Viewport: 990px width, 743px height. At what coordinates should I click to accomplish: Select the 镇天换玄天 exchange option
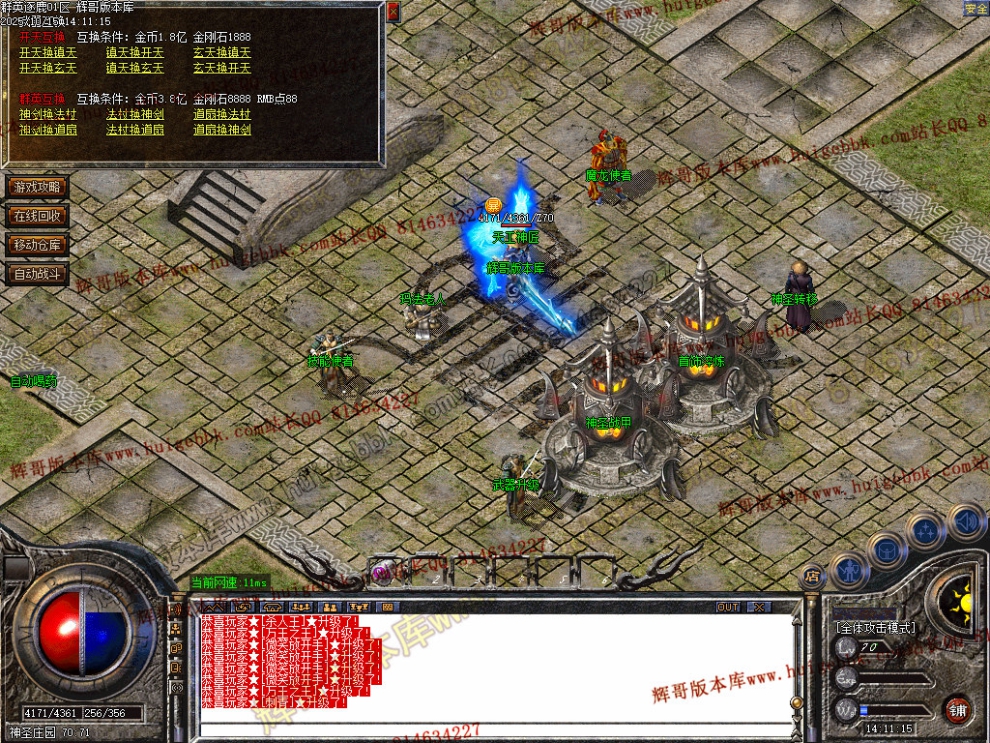[135, 68]
